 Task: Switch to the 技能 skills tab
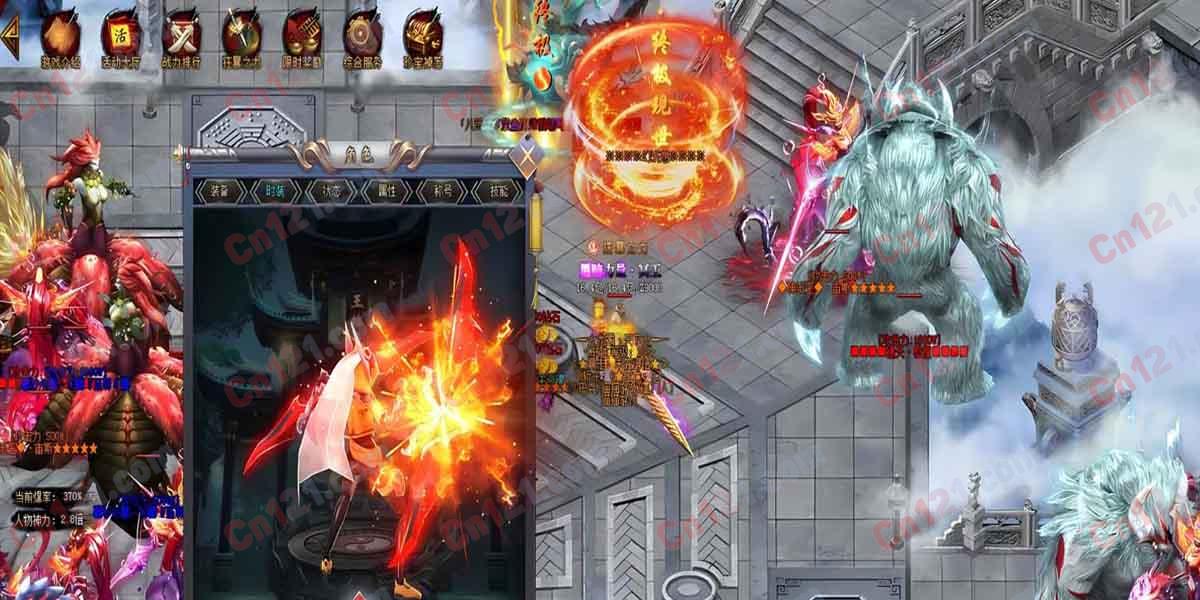tap(497, 190)
